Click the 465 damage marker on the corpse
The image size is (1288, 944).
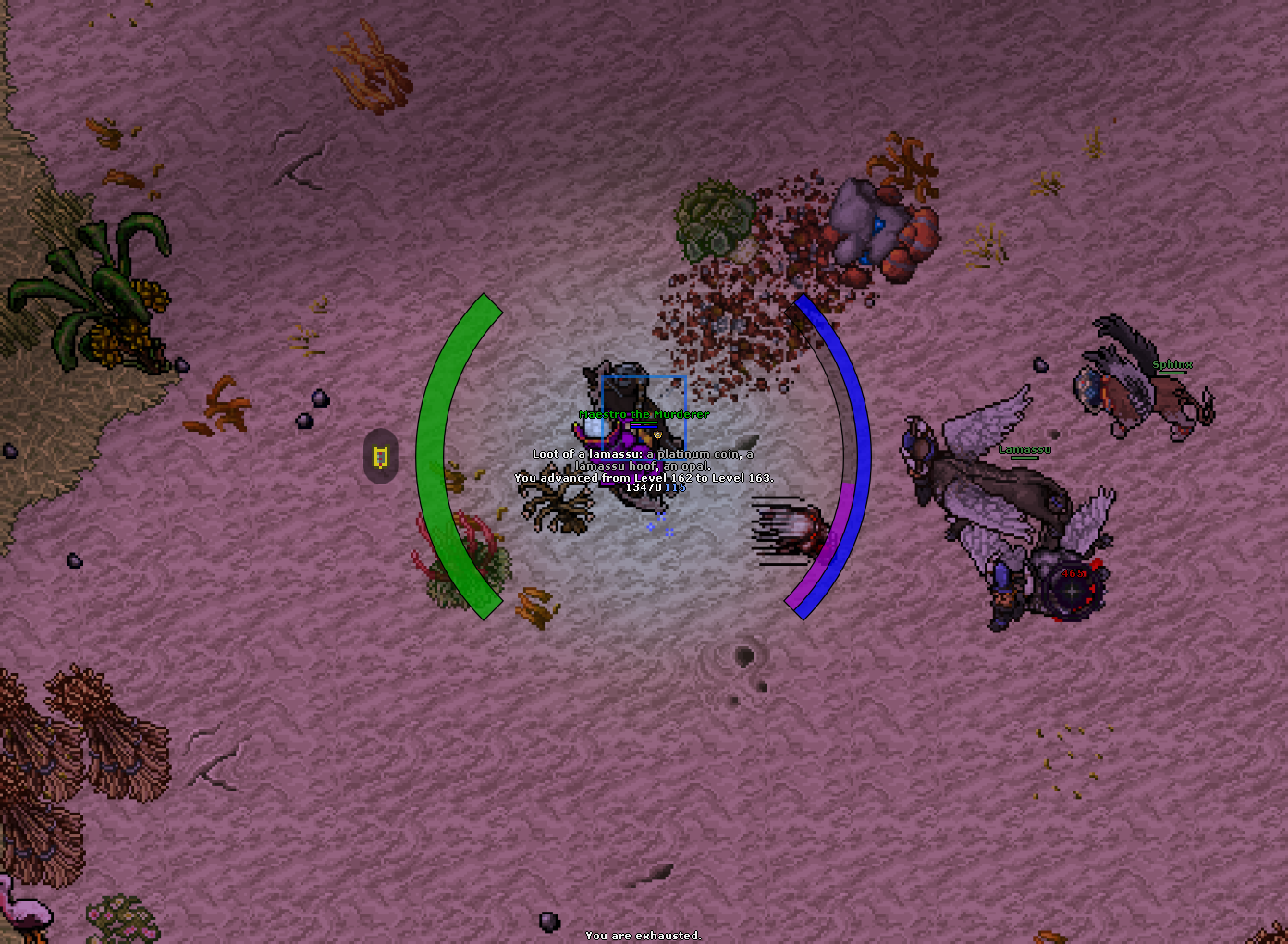click(1073, 571)
